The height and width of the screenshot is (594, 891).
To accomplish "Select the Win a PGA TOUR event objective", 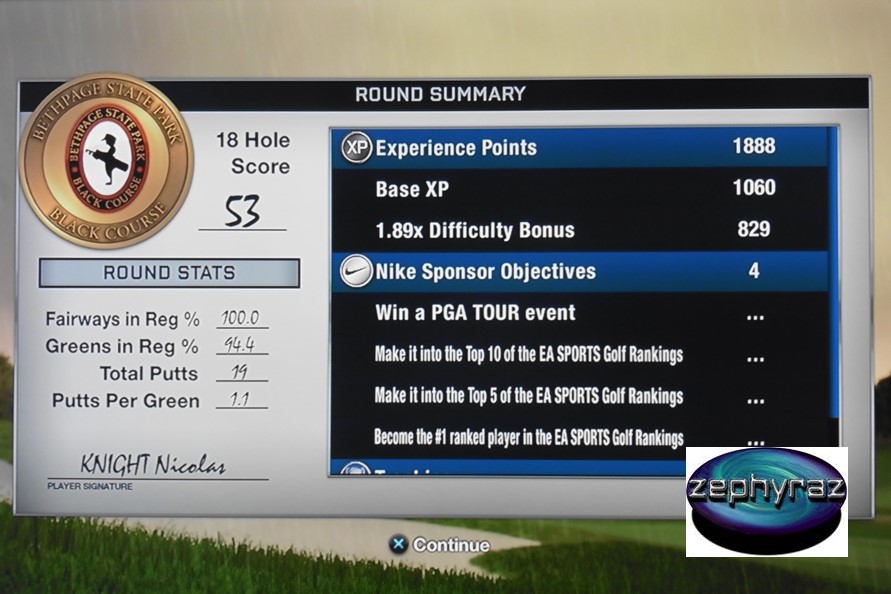I will click(x=580, y=313).
